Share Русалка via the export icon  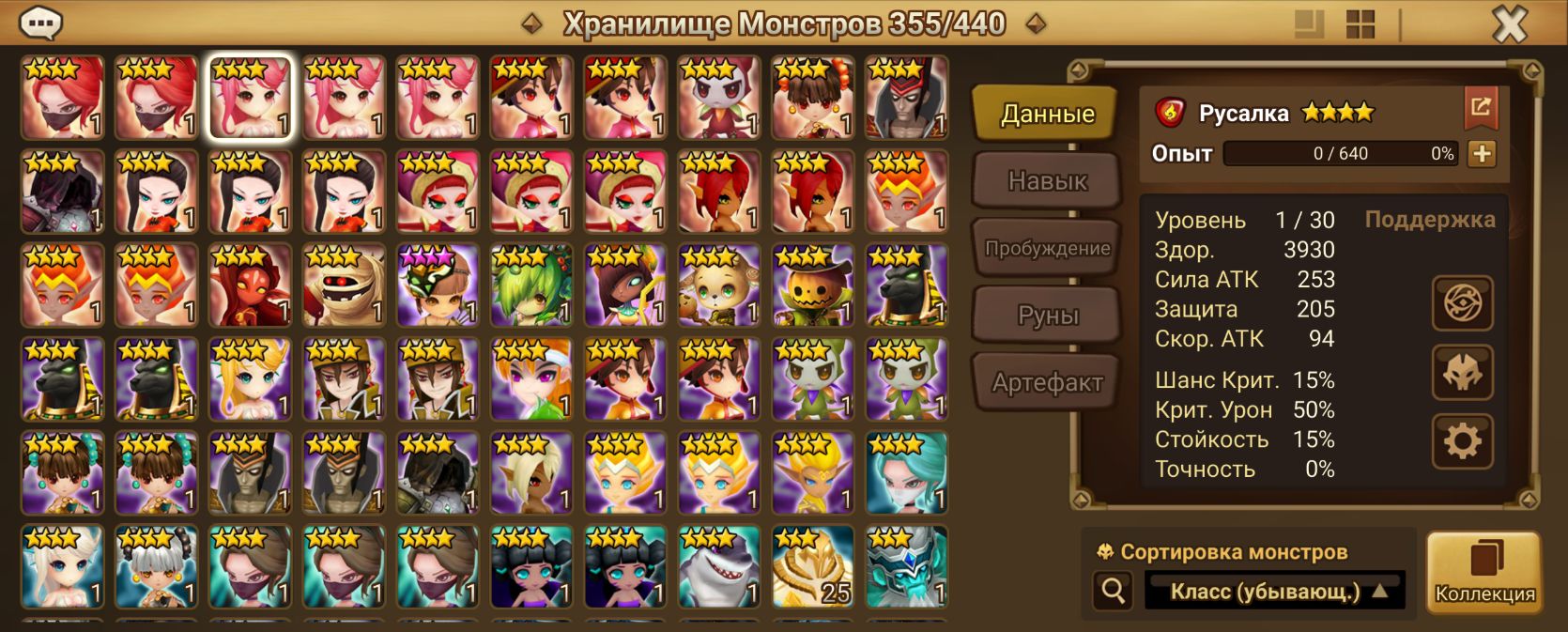(1481, 108)
